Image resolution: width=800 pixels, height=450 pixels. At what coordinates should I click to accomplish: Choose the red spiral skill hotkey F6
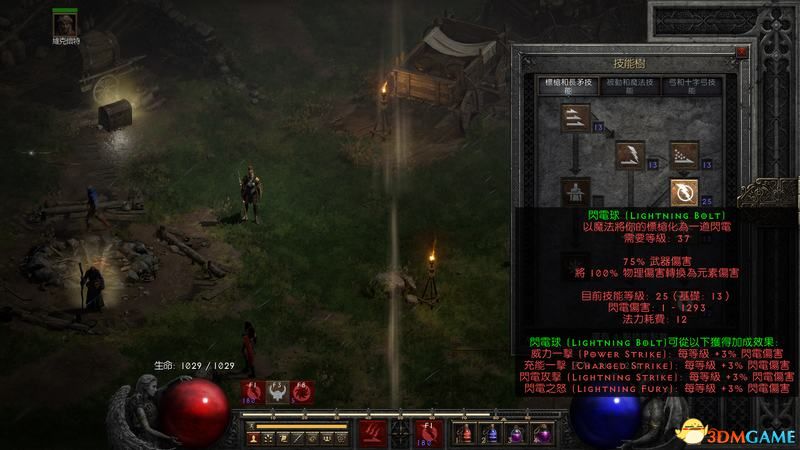click(301, 391)
